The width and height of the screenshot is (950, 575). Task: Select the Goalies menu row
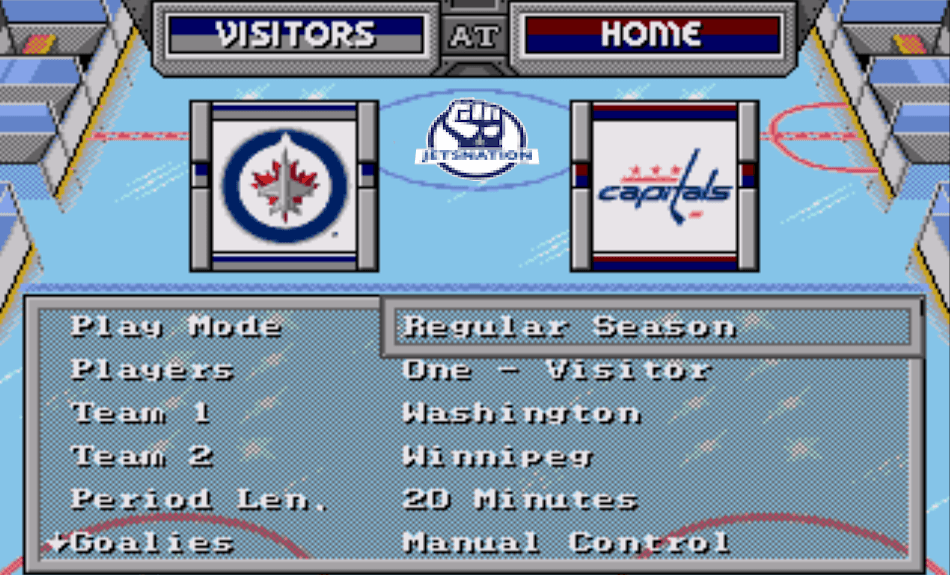click(x=152, y=543)
